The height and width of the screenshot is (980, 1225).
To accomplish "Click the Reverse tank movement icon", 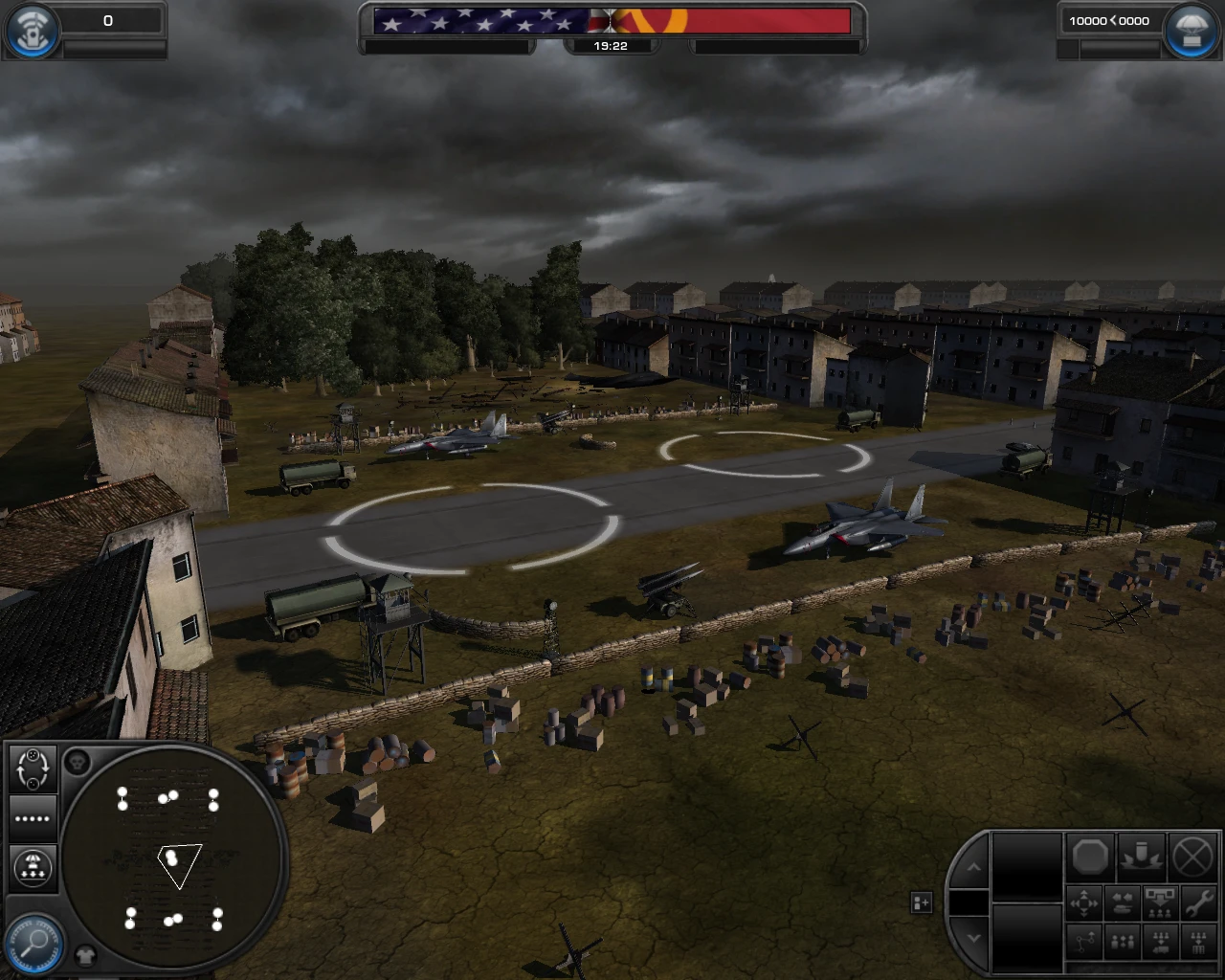I will 1123,902.
